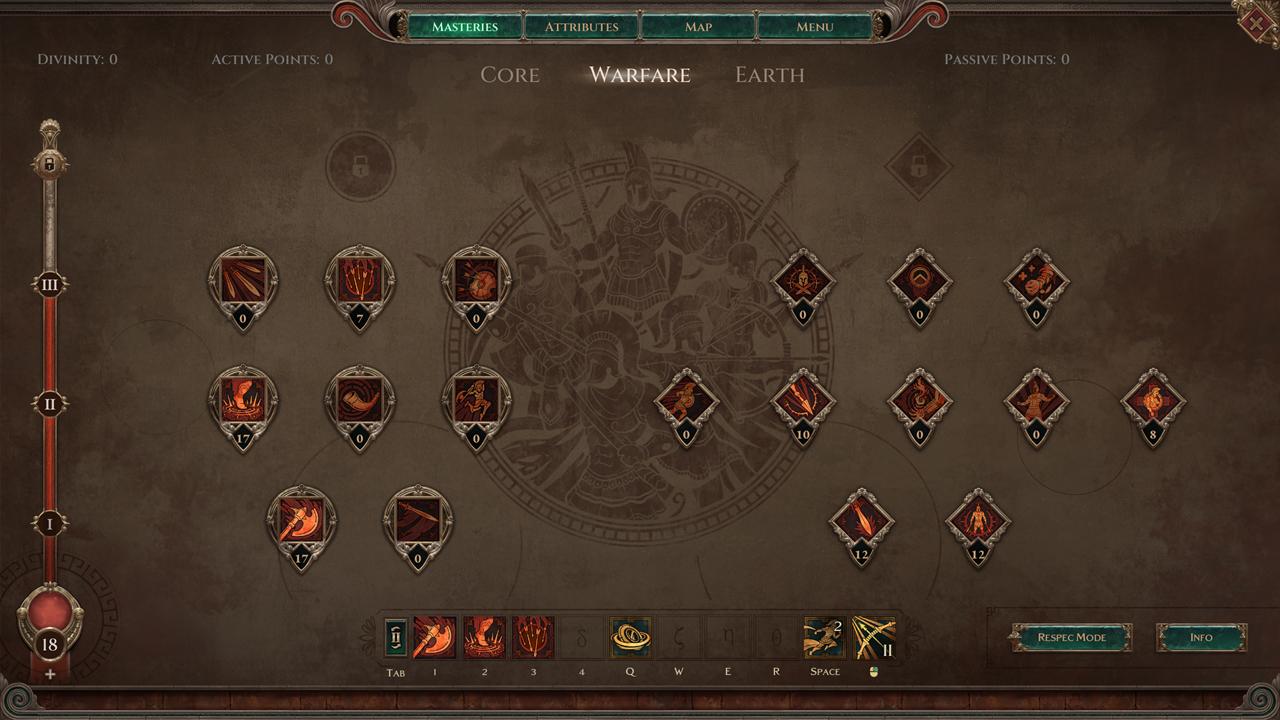The height and width of the screenshot is (720, 1280).
Task: Close the masteries screen with the X
Action: (1257, 22)
